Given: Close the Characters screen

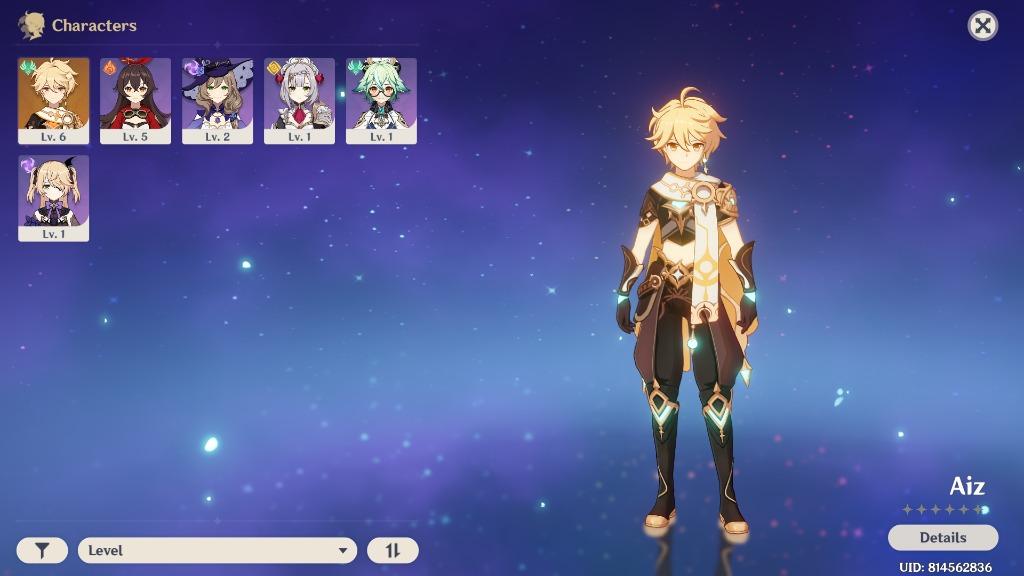Looking at the screenshot, I should click(983, 26).
